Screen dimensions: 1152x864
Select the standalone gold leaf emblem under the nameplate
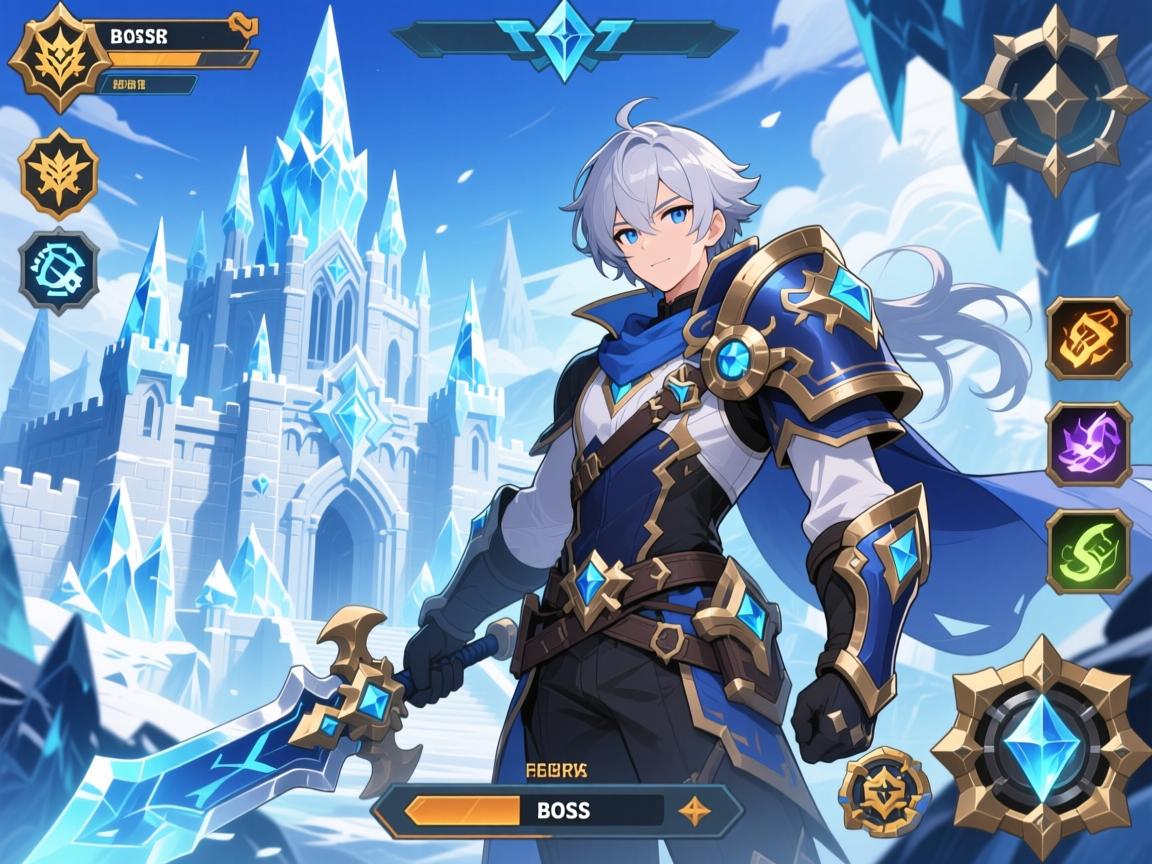(59, 174)
